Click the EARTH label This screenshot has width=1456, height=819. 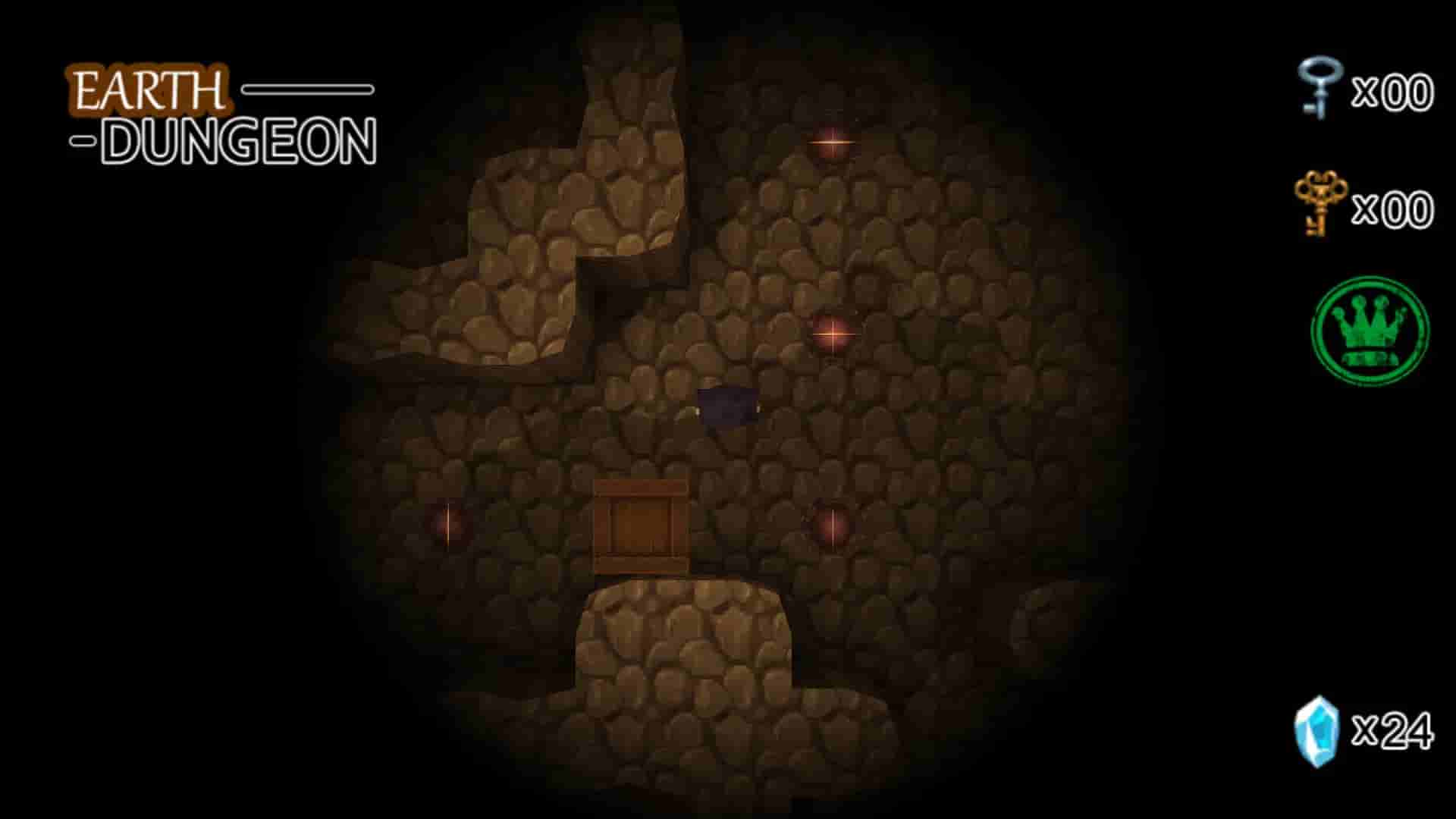149,87
